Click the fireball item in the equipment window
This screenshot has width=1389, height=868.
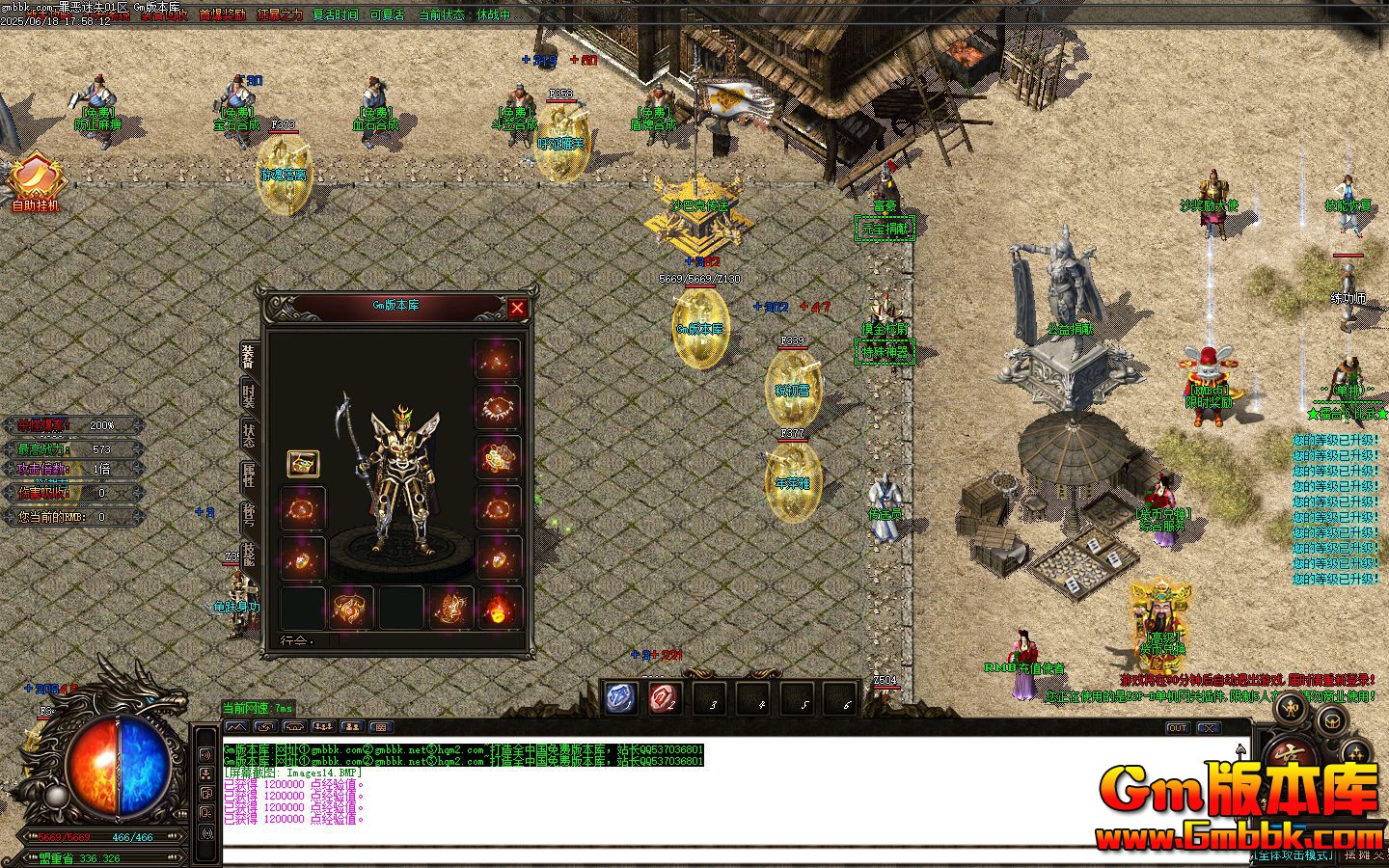[498, 608]
